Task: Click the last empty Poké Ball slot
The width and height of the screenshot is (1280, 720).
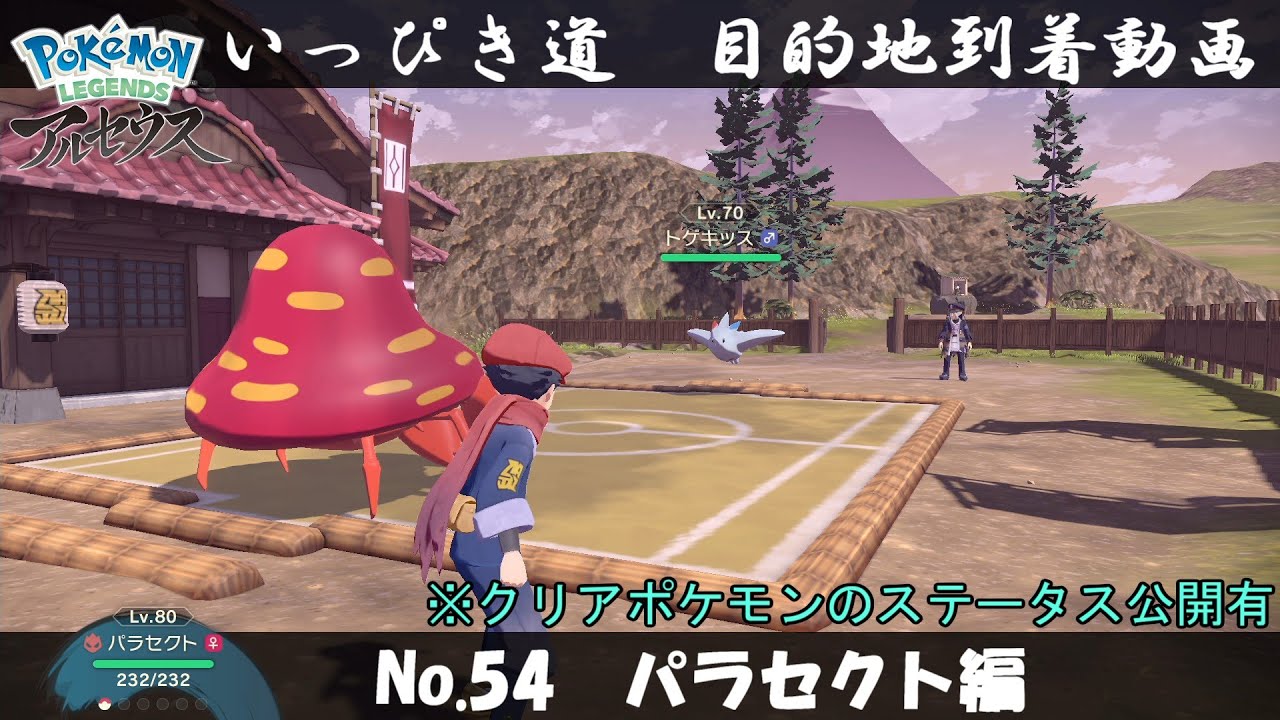Action: click(x=201, y=705)
